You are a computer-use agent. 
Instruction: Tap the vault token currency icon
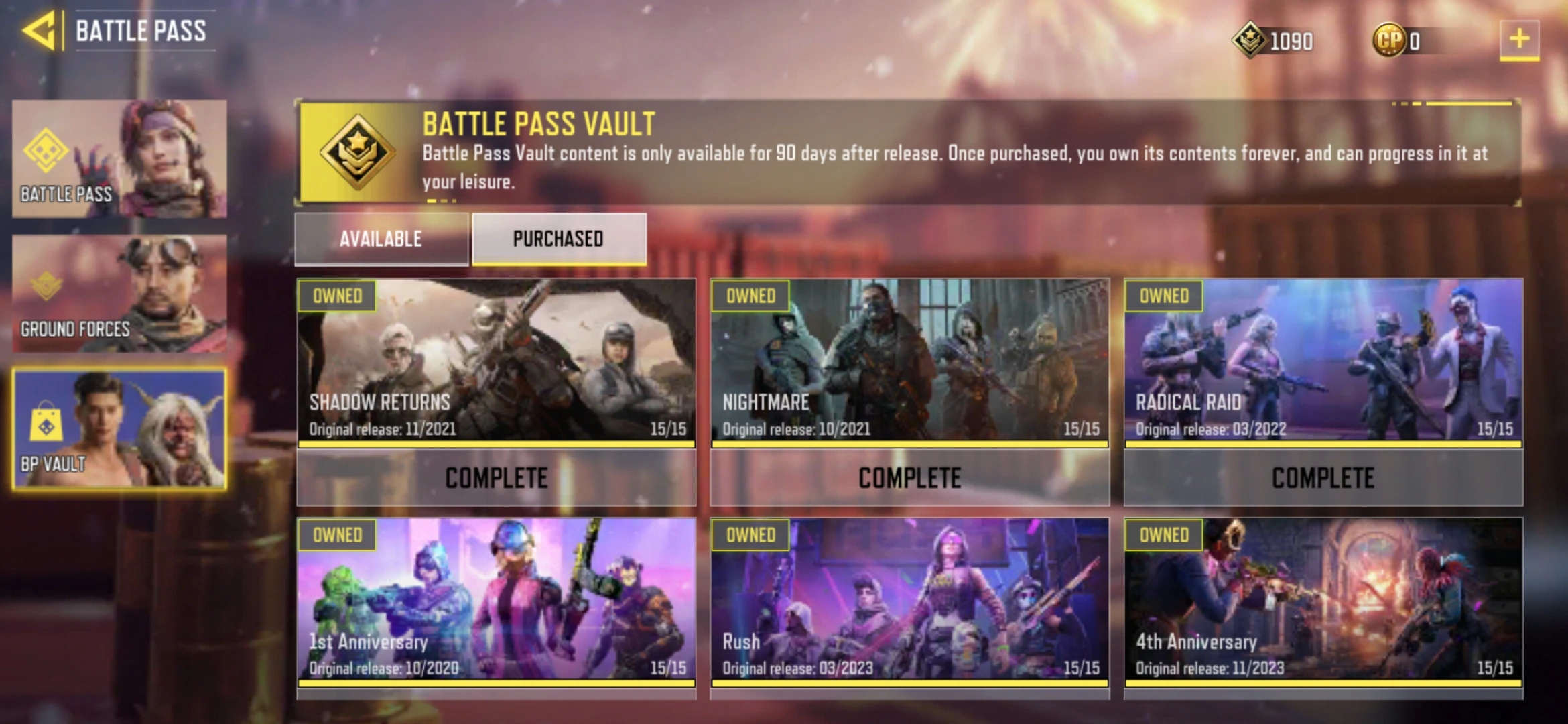click(x=1249, y=40)
